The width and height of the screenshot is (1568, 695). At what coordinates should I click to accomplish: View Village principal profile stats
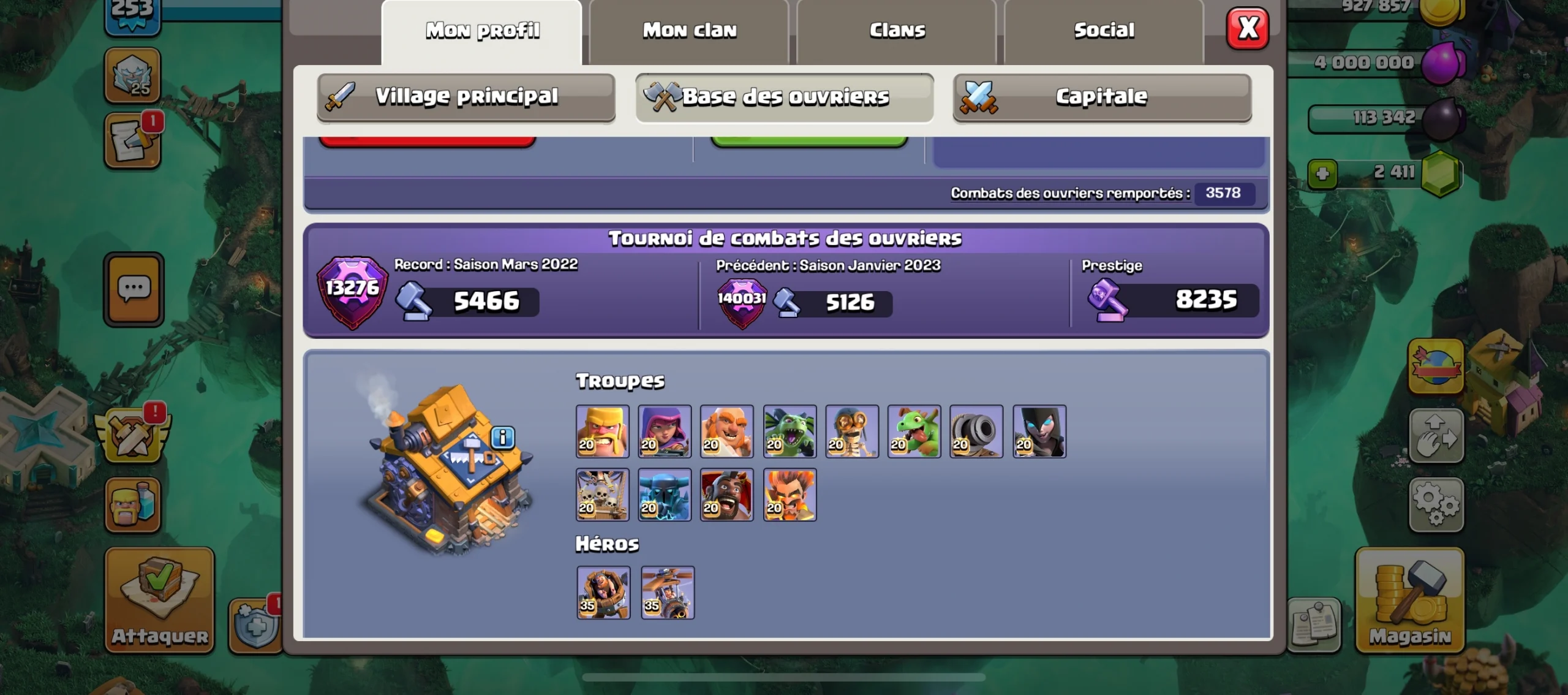[x=467, y=96]
